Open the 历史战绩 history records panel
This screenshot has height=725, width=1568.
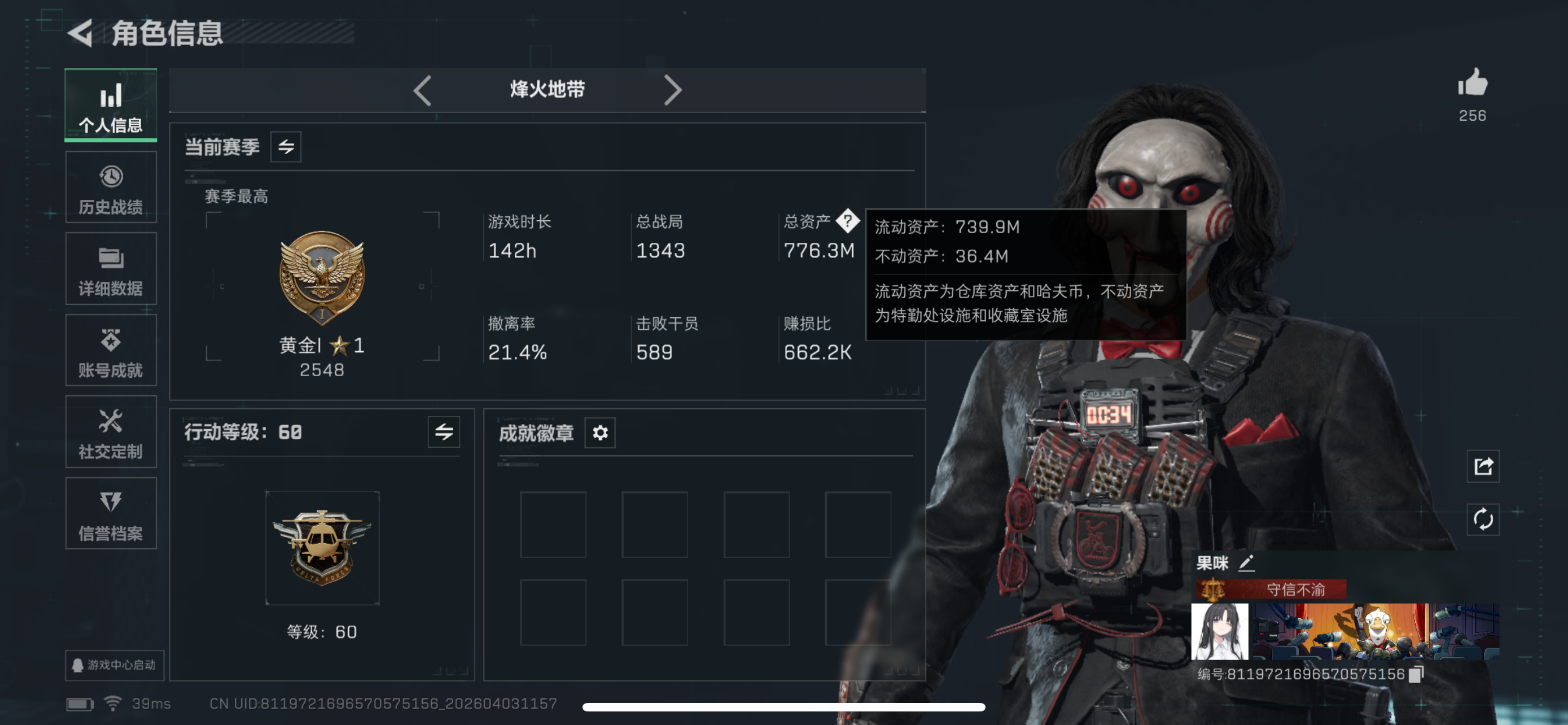pos(110,187)
